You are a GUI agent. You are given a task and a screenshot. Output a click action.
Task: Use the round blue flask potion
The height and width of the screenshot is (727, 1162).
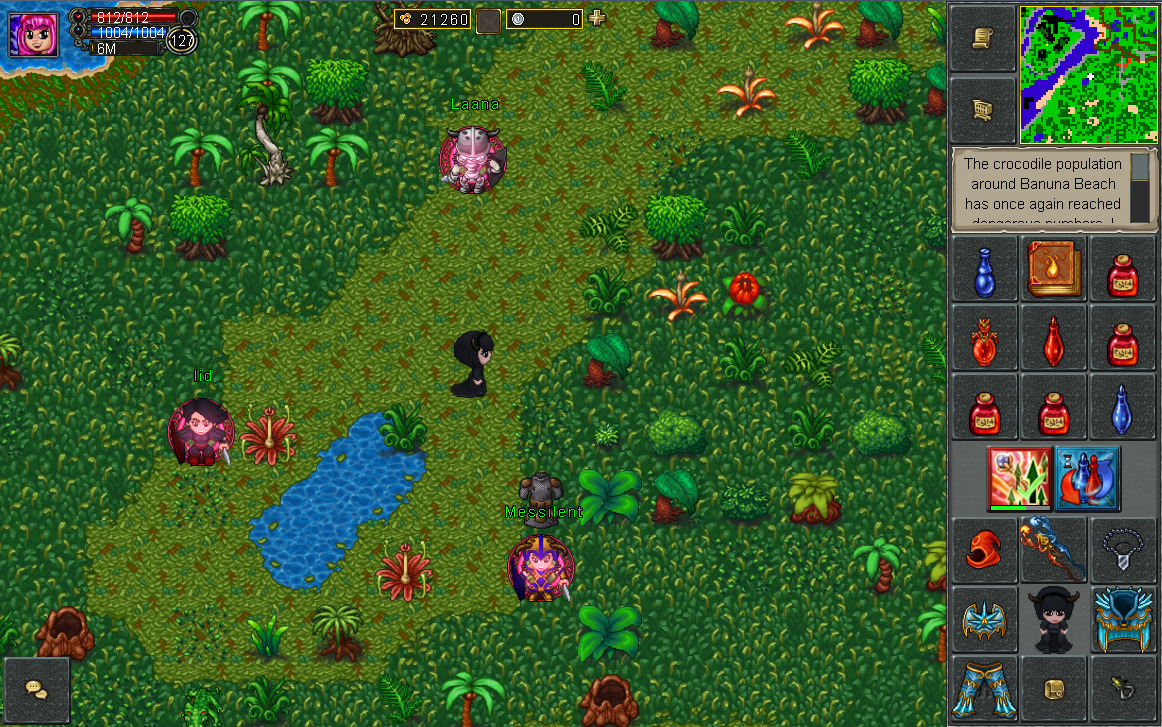pyautogui.click(x=984, y=270)
